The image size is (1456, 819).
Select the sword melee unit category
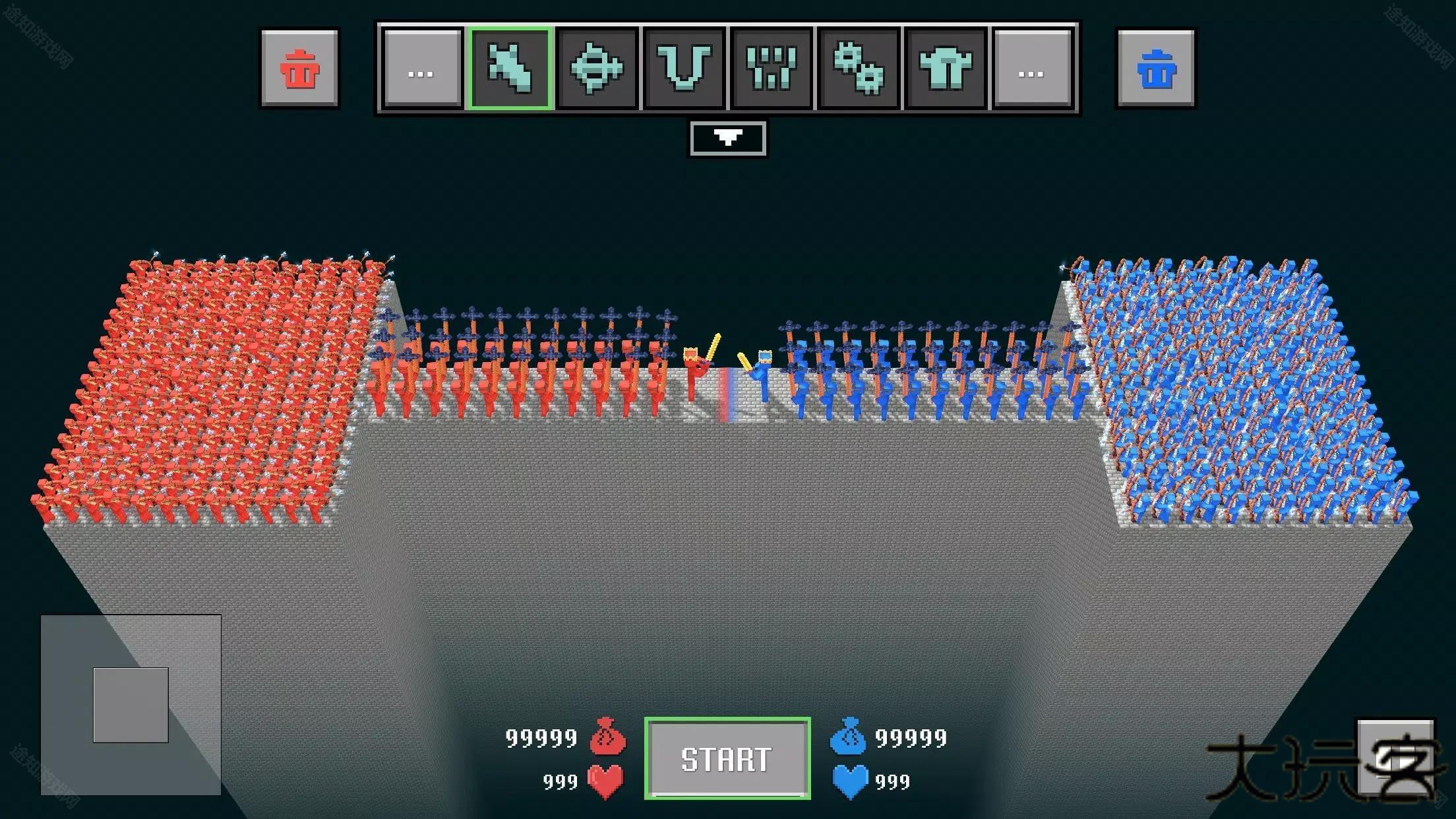coord(509,69)
